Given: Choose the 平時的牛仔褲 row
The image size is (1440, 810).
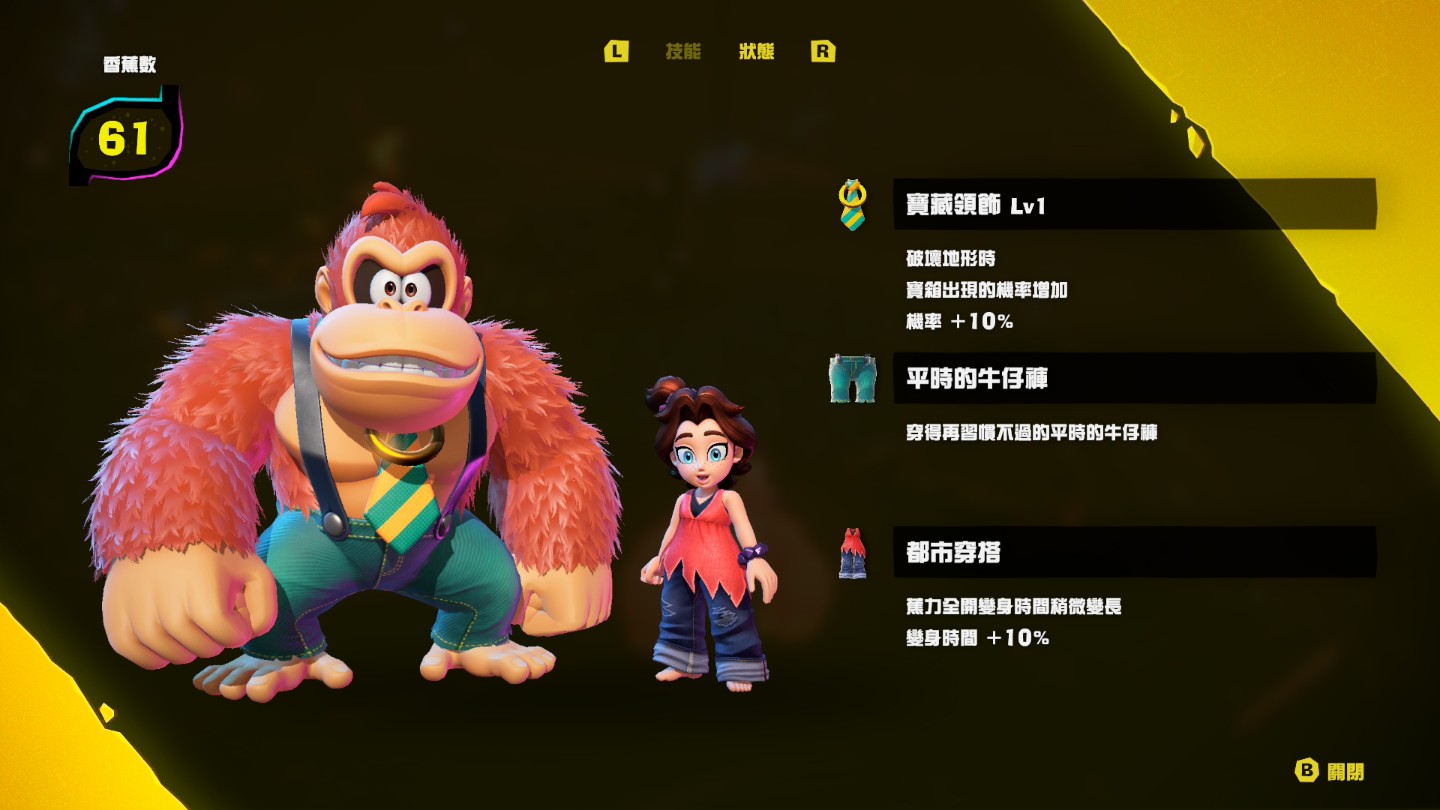Looking at the screenshot, I should (1134, 379).
